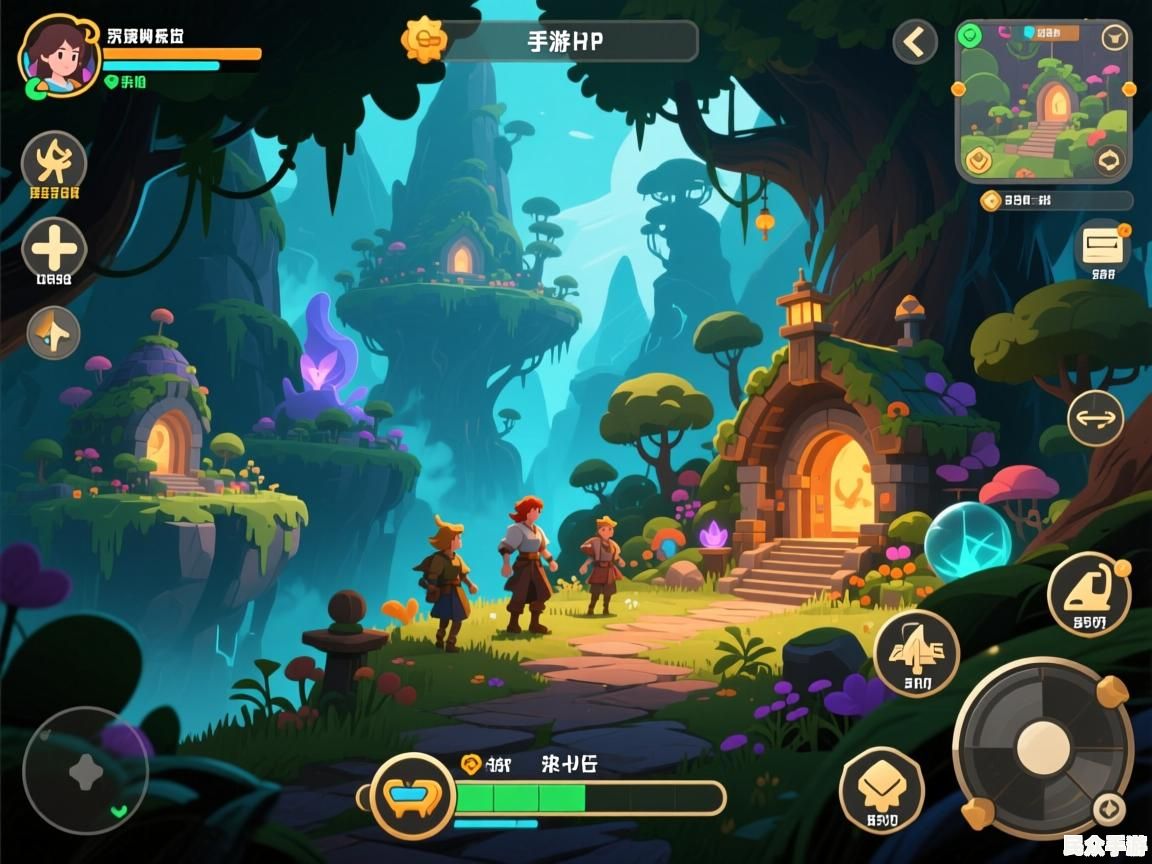This screenshot has width=1152, height=864.
Task: Activate the hexagon shield skill button
Action: click(881, 789)
